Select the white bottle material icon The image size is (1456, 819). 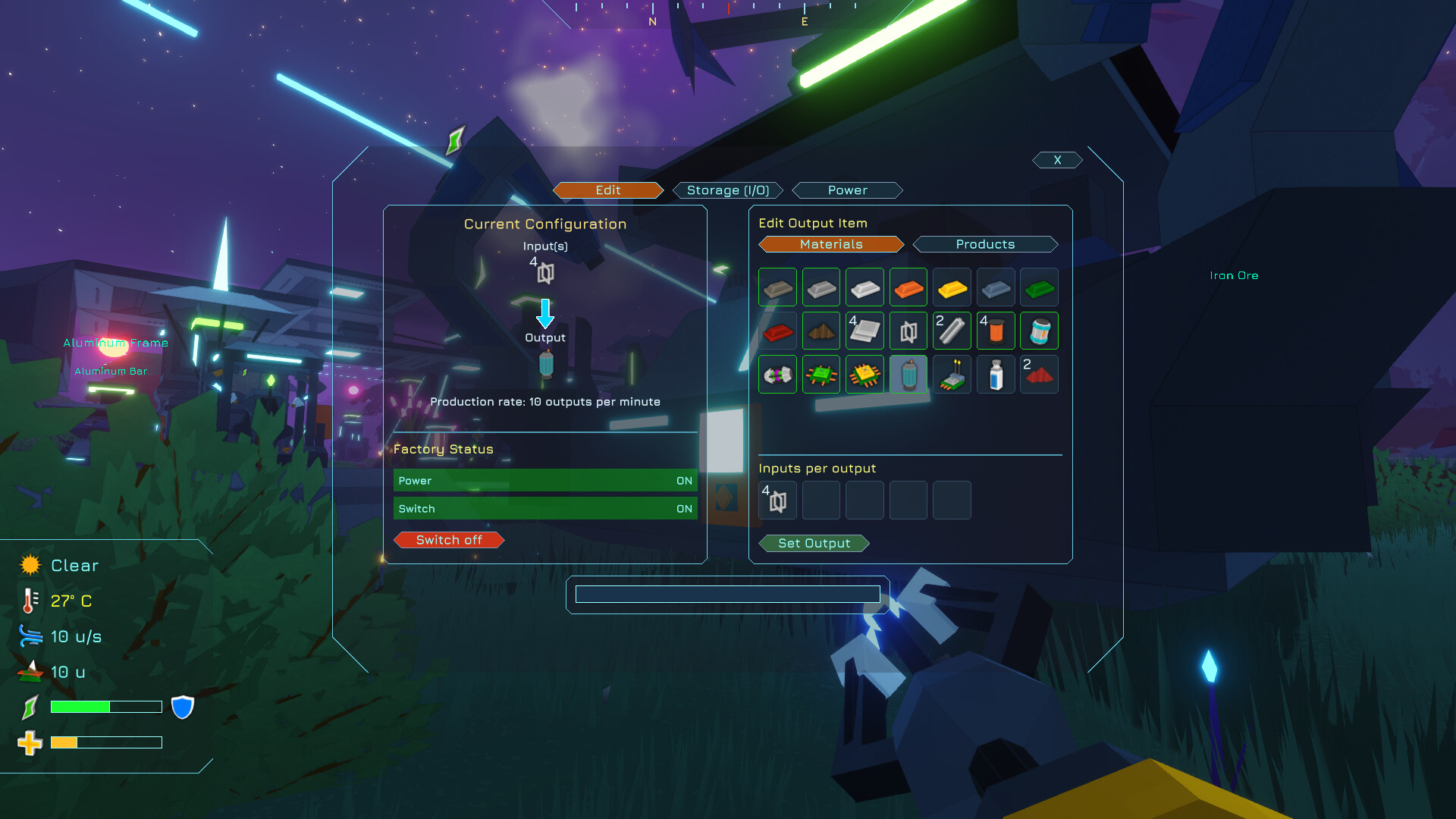[x=996, y=374]
